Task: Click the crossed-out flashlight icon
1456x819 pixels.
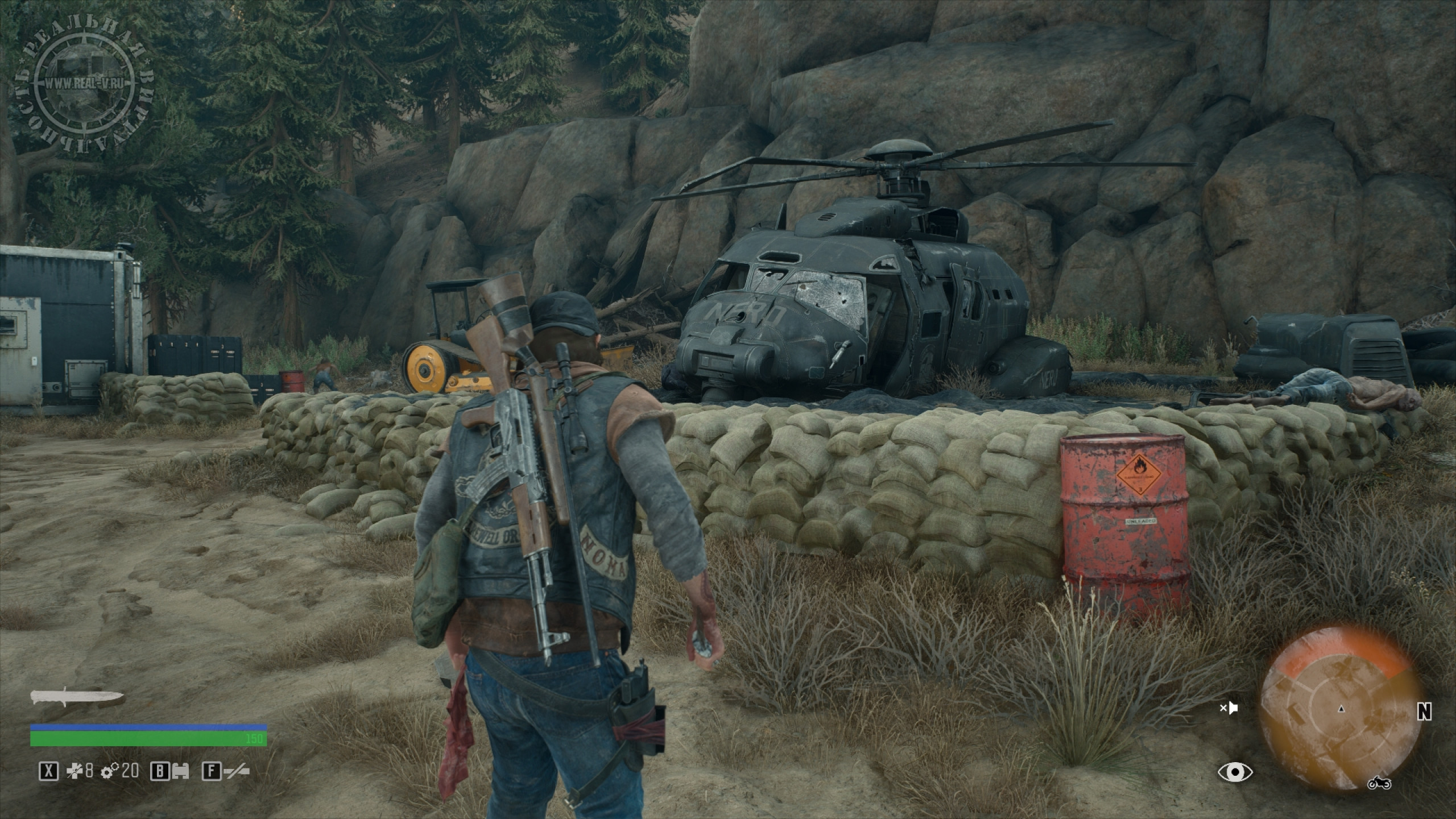Action: (237, 772)
